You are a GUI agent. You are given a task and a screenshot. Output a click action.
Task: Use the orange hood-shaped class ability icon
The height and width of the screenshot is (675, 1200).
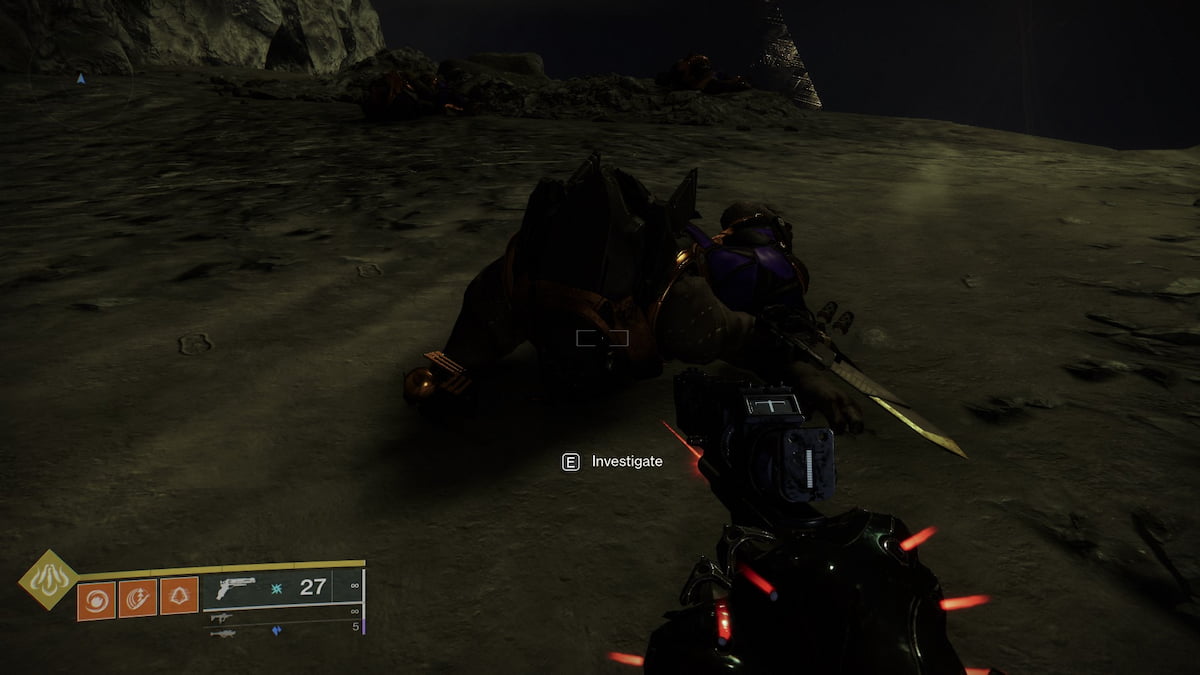coord(179,597)
